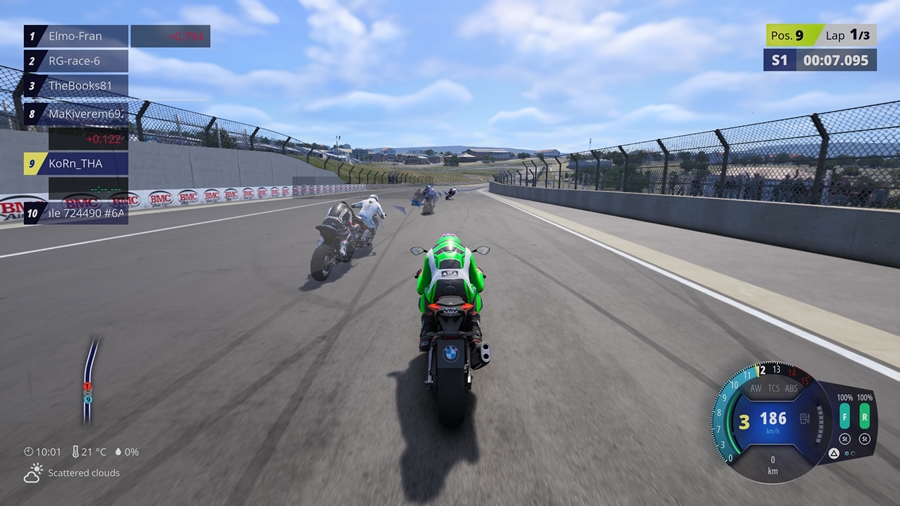Highlight KoRn_THA player row
Viewport: 900px width, 506px height.
[x=76, y=163]
